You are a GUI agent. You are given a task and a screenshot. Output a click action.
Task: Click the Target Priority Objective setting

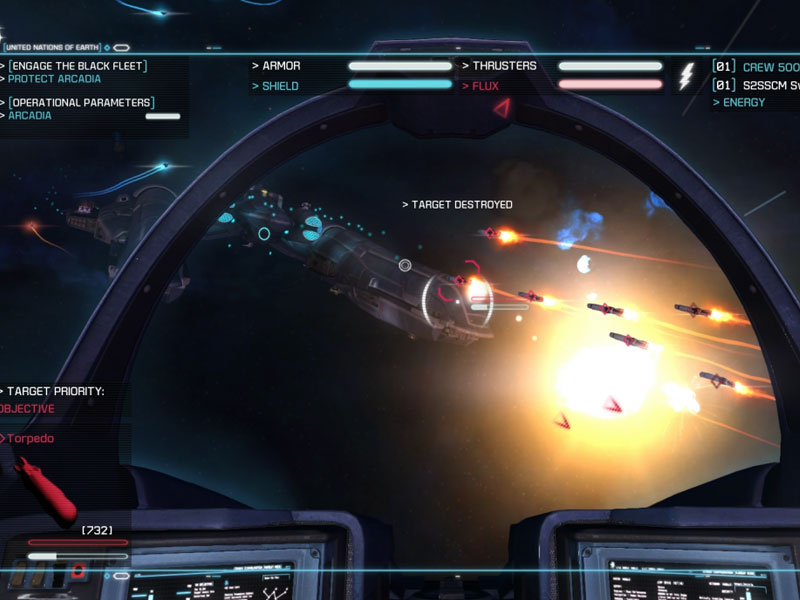pos(28,409)
